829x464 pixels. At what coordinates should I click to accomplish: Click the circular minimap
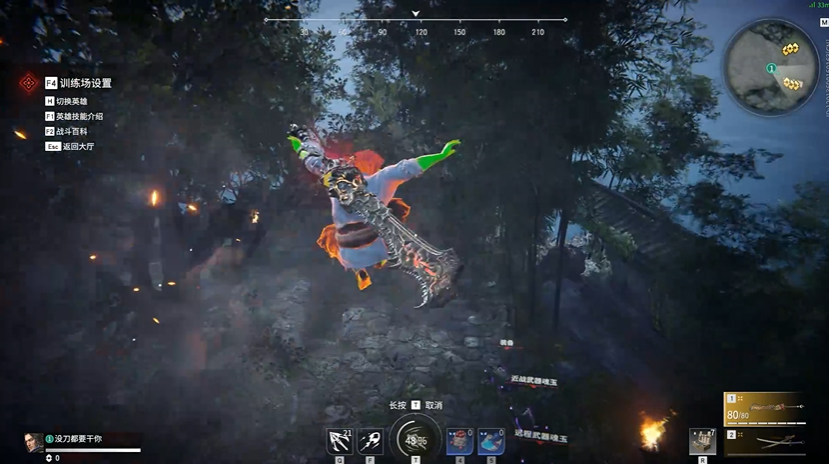(x=771, y=68)
